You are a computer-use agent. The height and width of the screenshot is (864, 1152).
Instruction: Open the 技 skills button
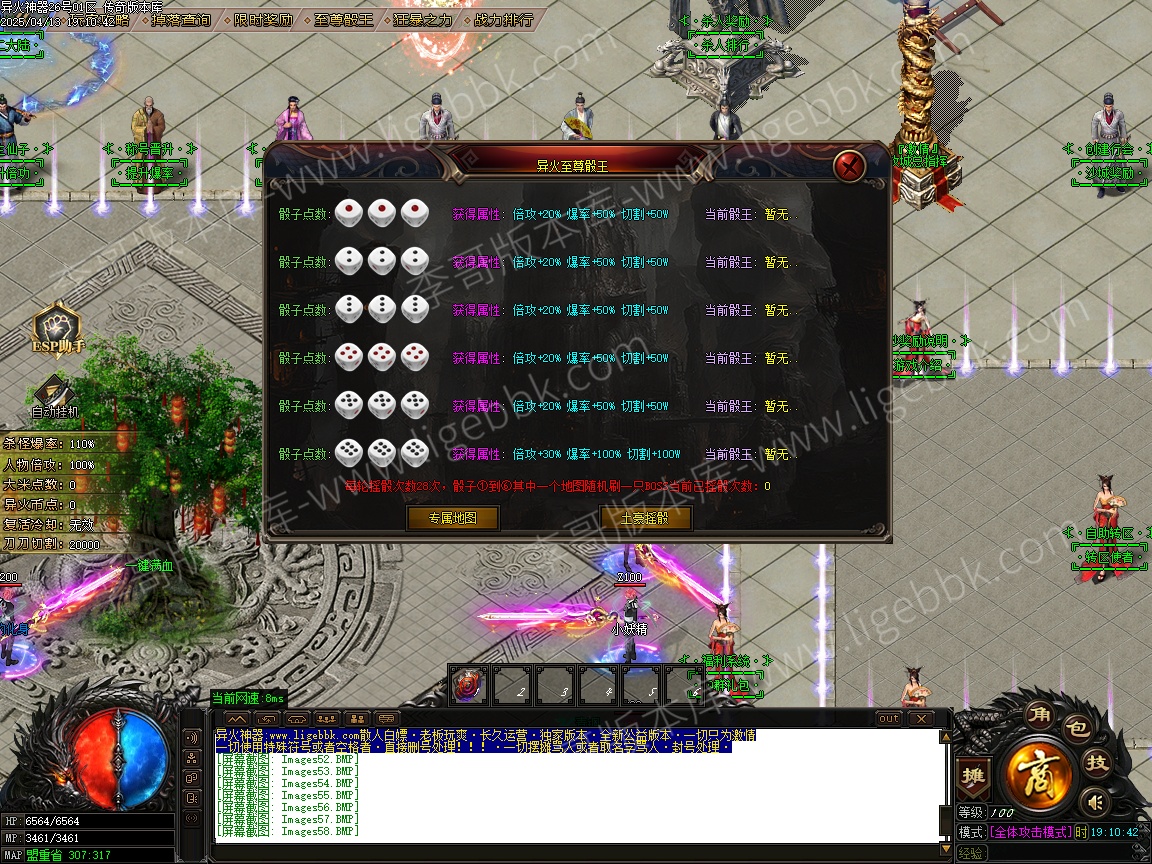(x=1097, y=763)
